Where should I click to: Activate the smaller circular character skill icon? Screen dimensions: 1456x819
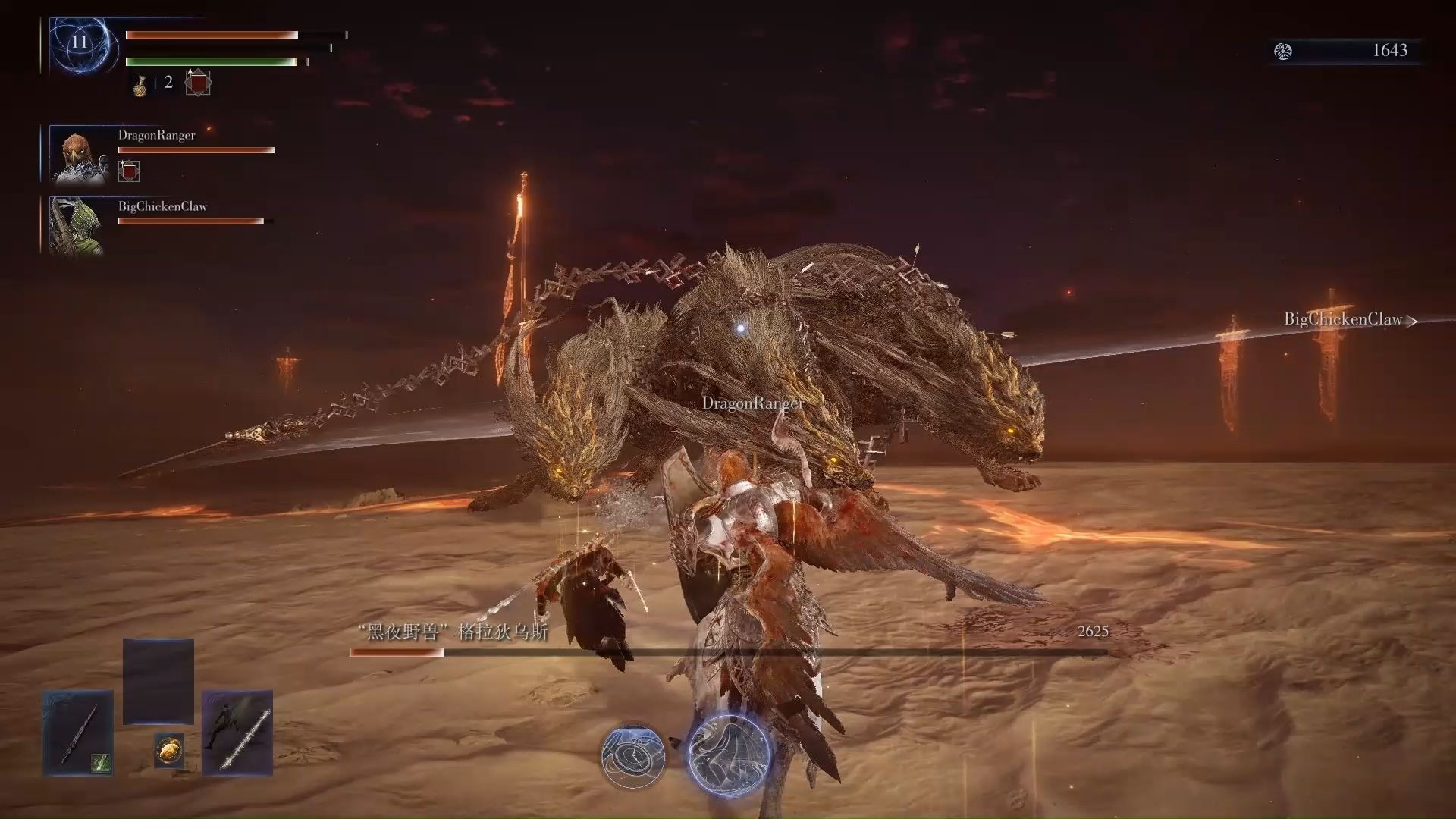point(633,755)
